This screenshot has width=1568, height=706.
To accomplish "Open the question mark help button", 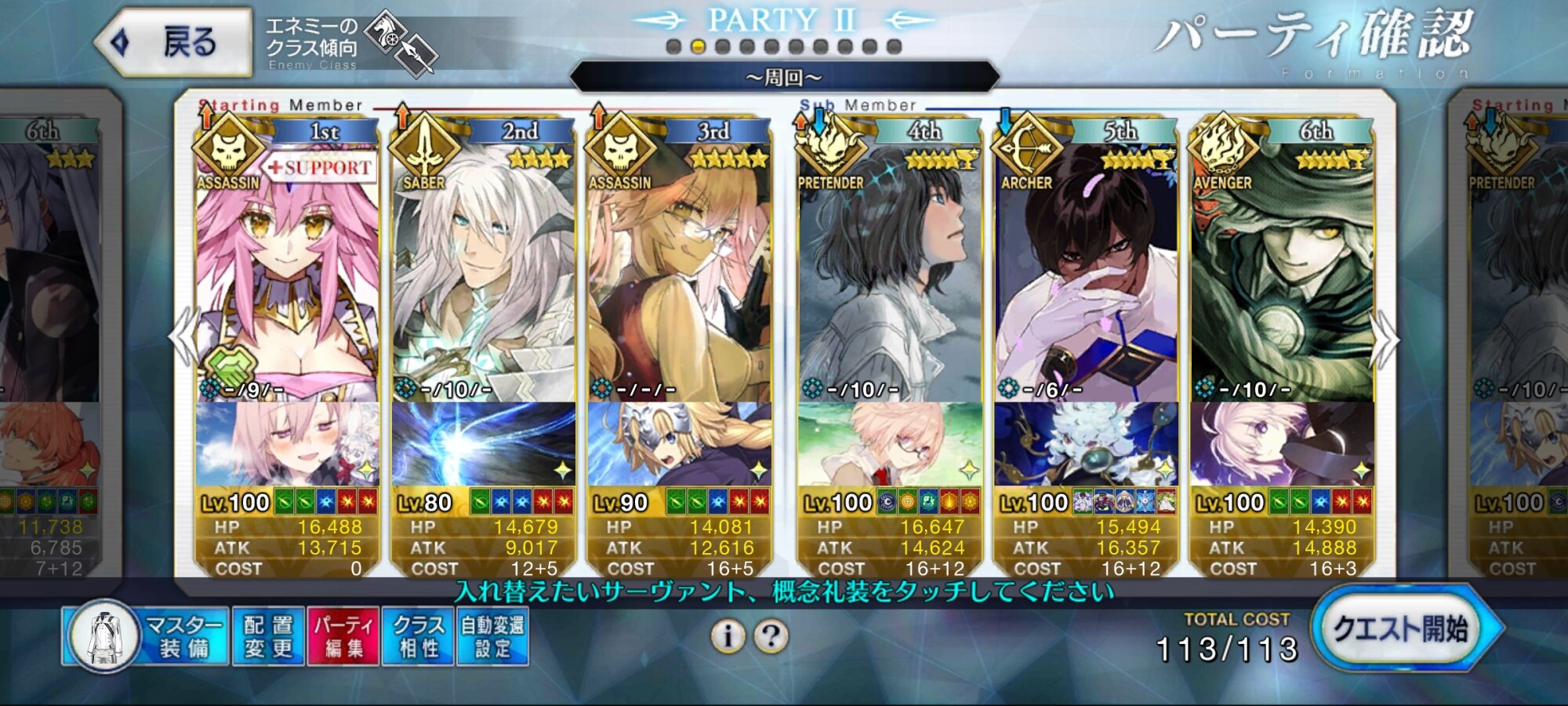I will click(x=771, y=636).
